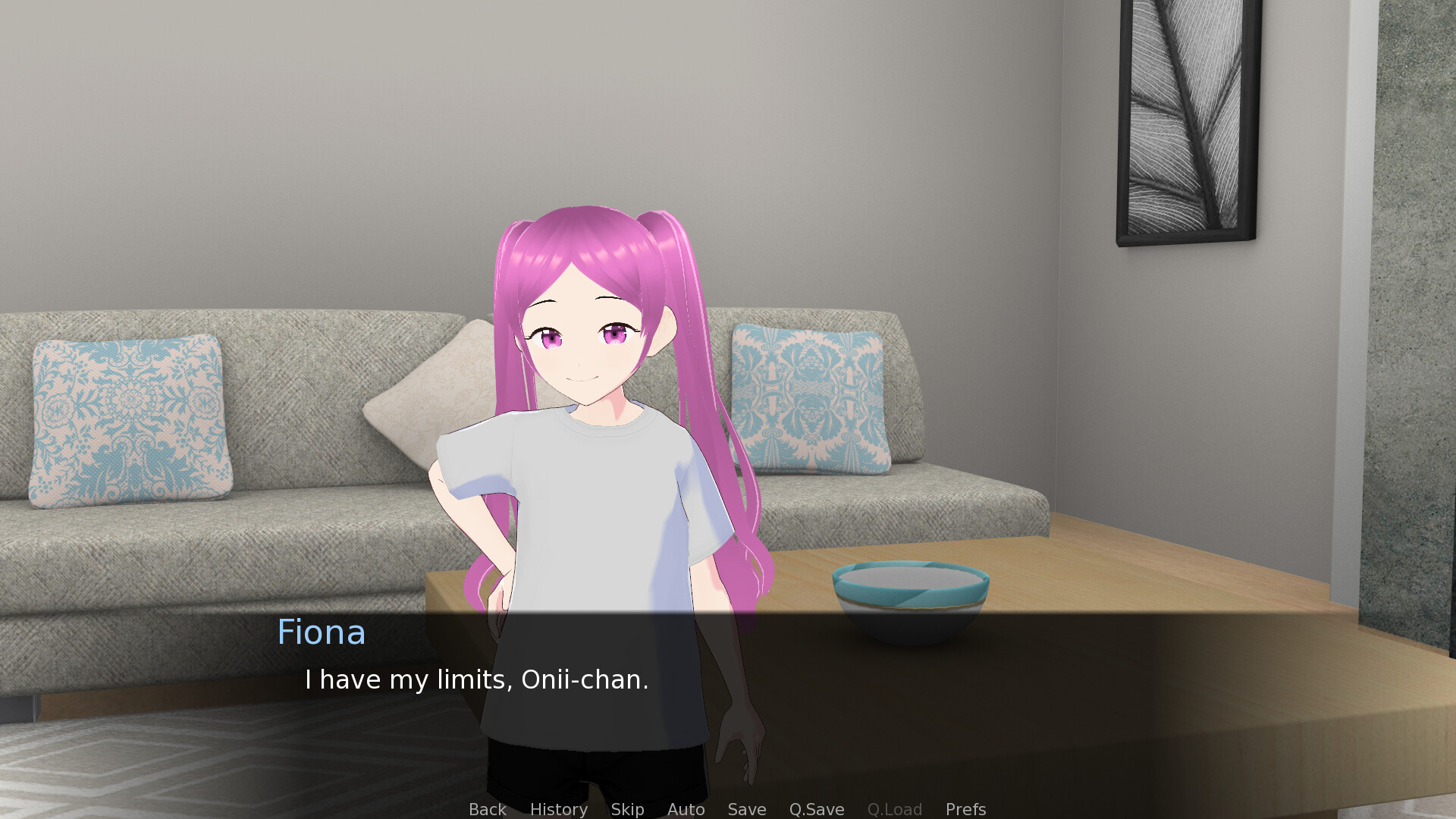Click Back to rewind the dialogue
The height and width of the screenshot is (819, 1456).
(487, 809)
